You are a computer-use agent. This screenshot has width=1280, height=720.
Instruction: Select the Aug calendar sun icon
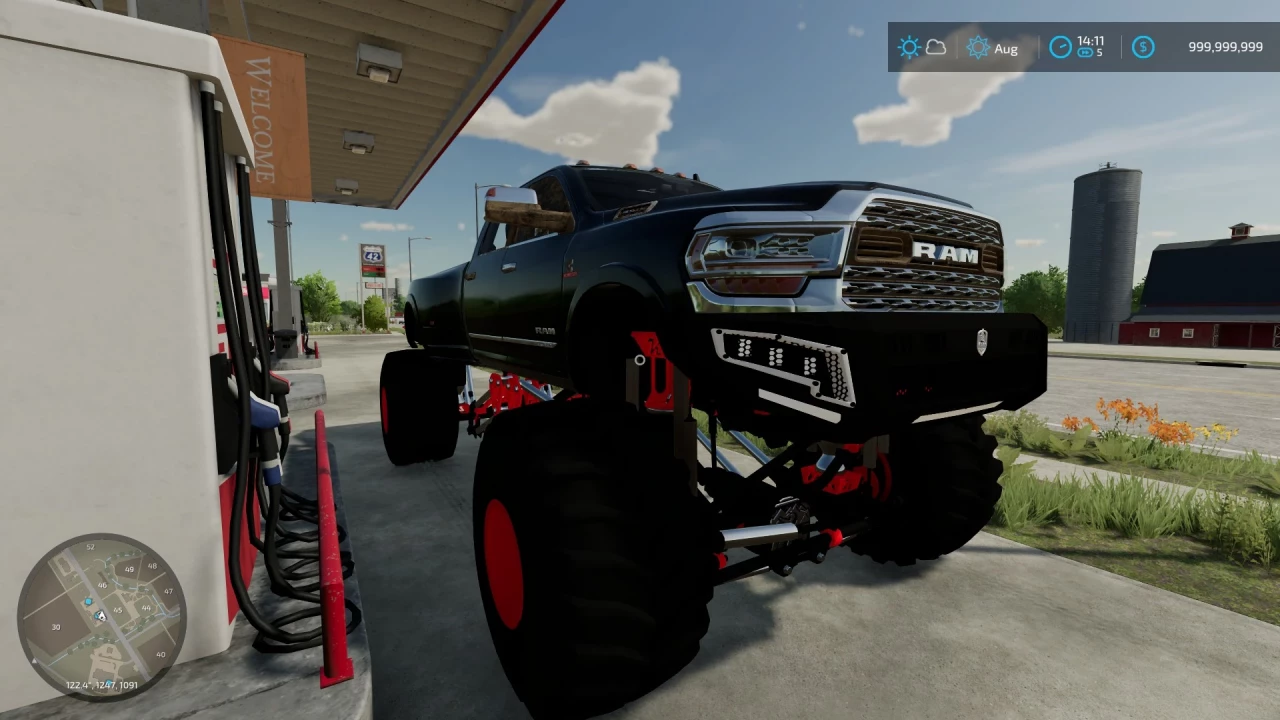(979, 47)
